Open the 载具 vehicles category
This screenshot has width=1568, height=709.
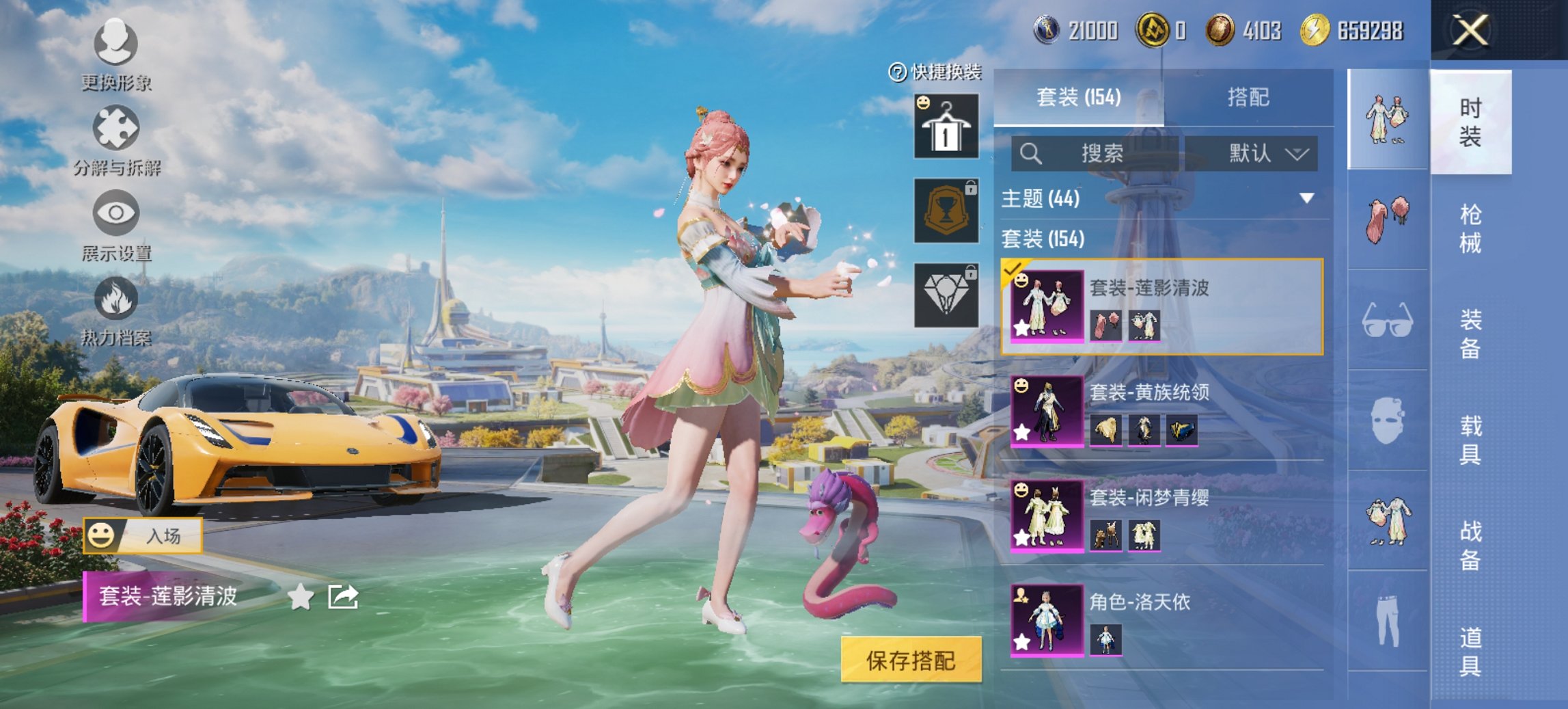[1470, 440]
